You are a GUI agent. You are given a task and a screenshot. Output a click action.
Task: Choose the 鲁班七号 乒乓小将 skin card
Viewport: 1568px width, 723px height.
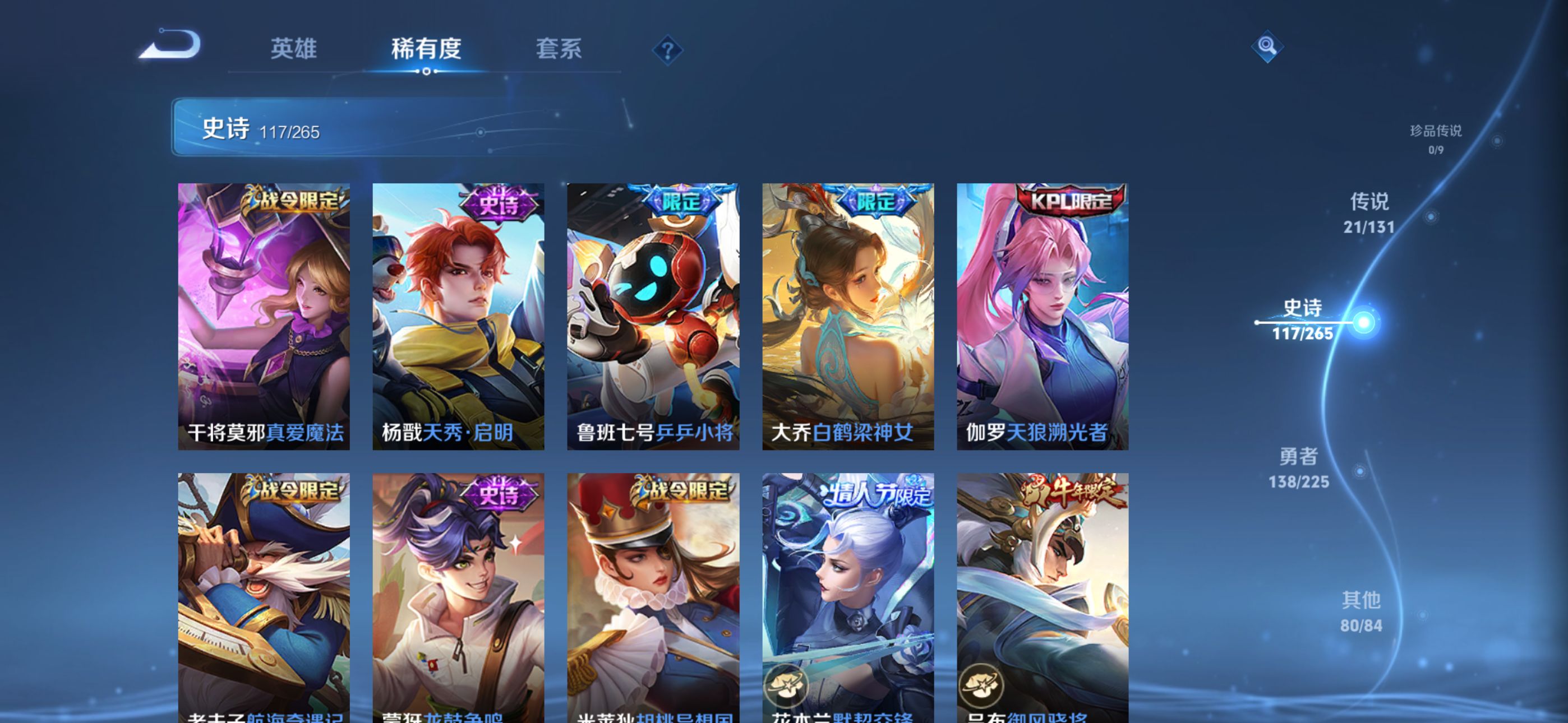click(653, 317)
